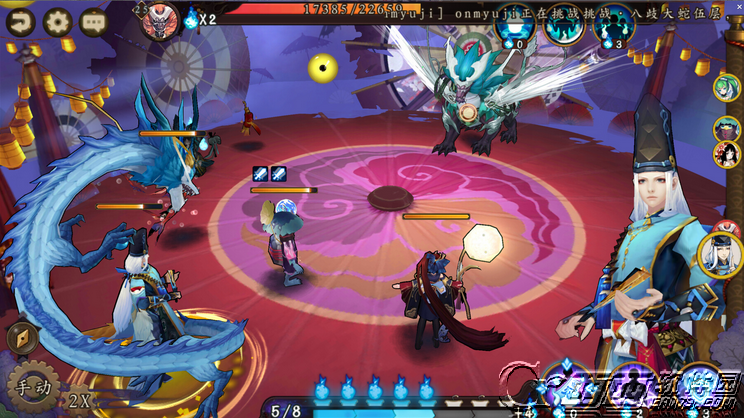
Task: Tap the back arrow button
Action: pos(19,19)
